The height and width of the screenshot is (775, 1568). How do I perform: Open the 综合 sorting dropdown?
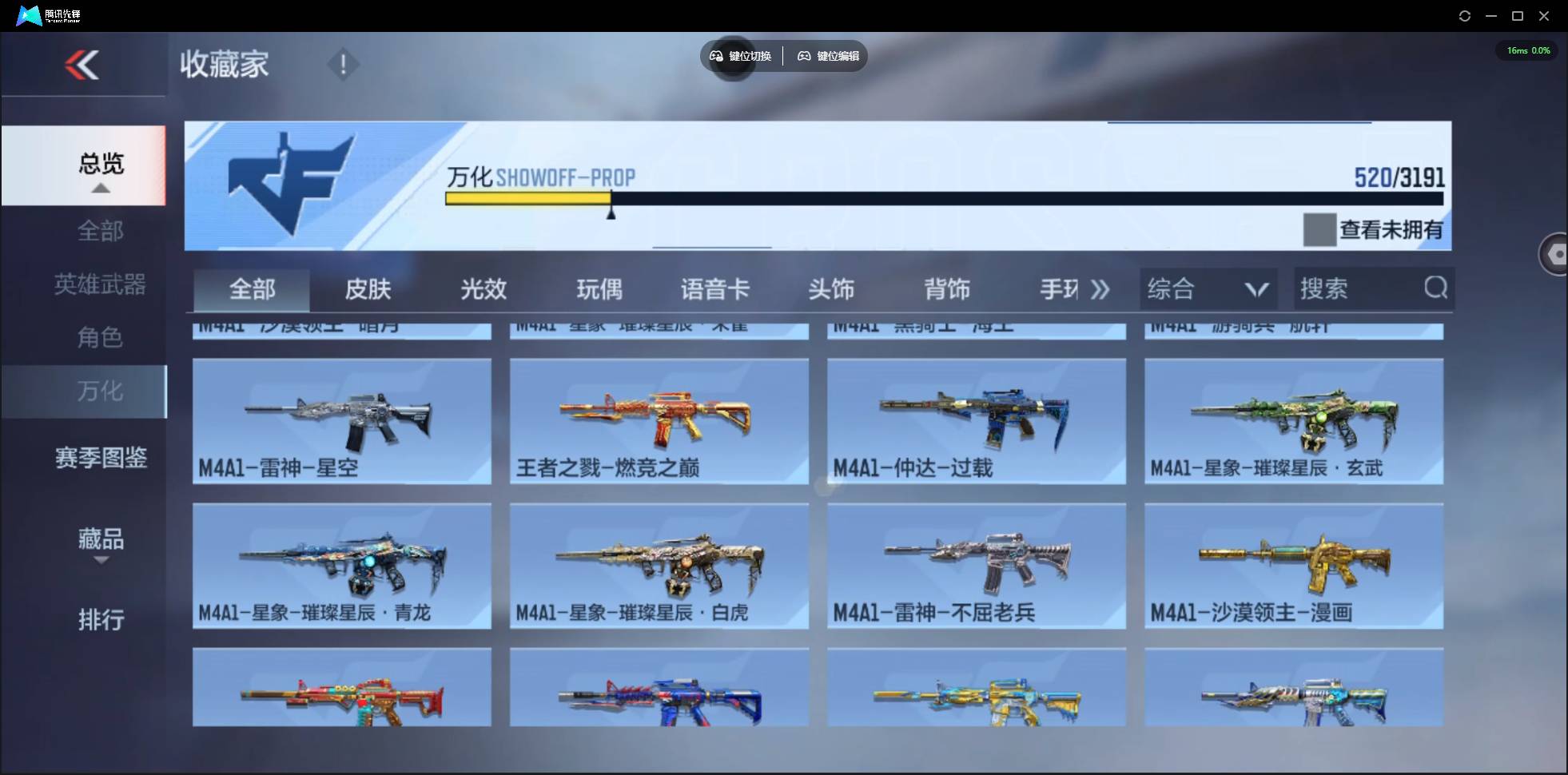click(1208, 289)
